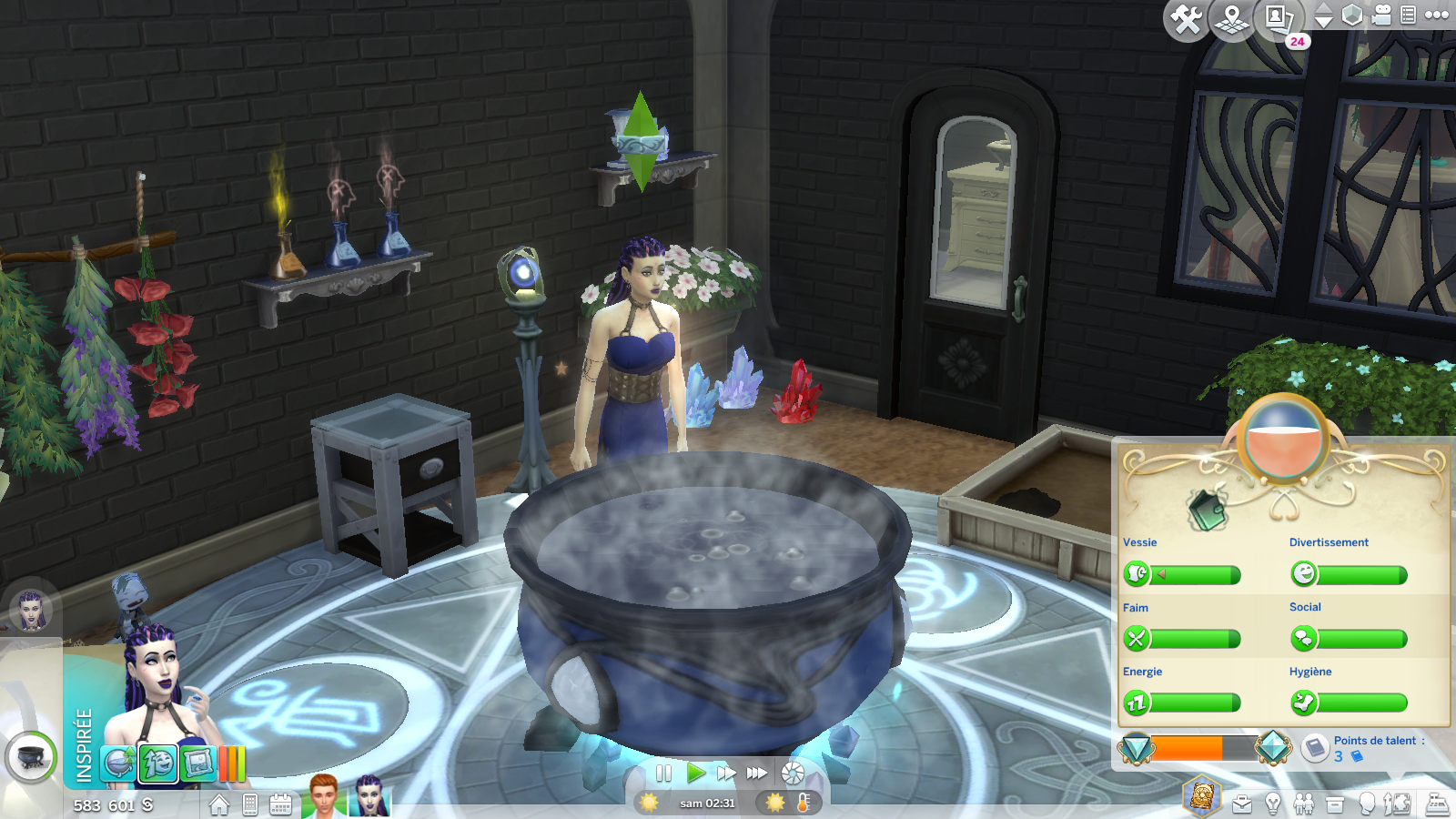Open the inventory box panel
The height and width of the screenshot is (819, 1456).
(1335, 804)
